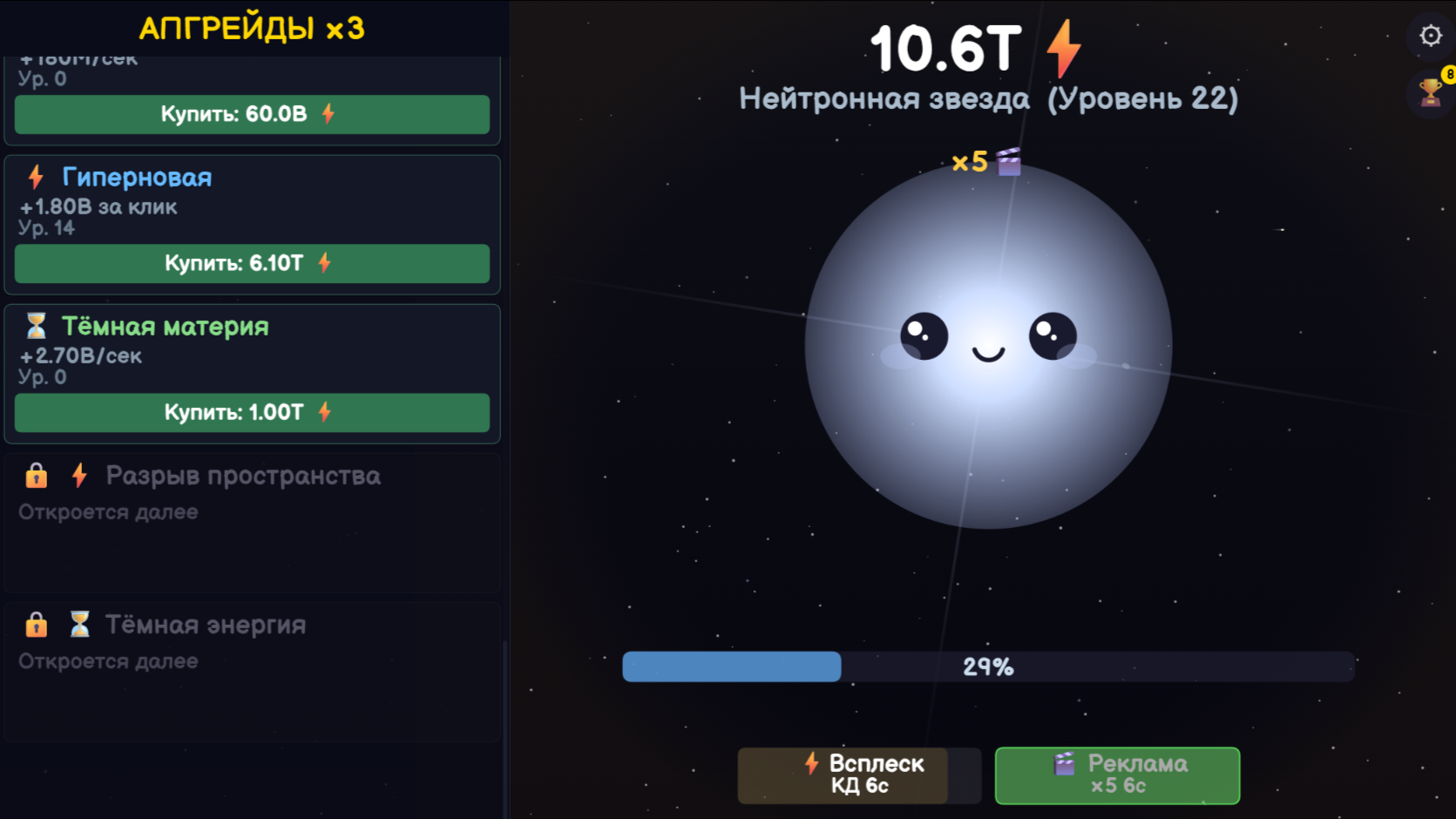
Task: Click the 29% progress bar
Action: pos(987,667)
